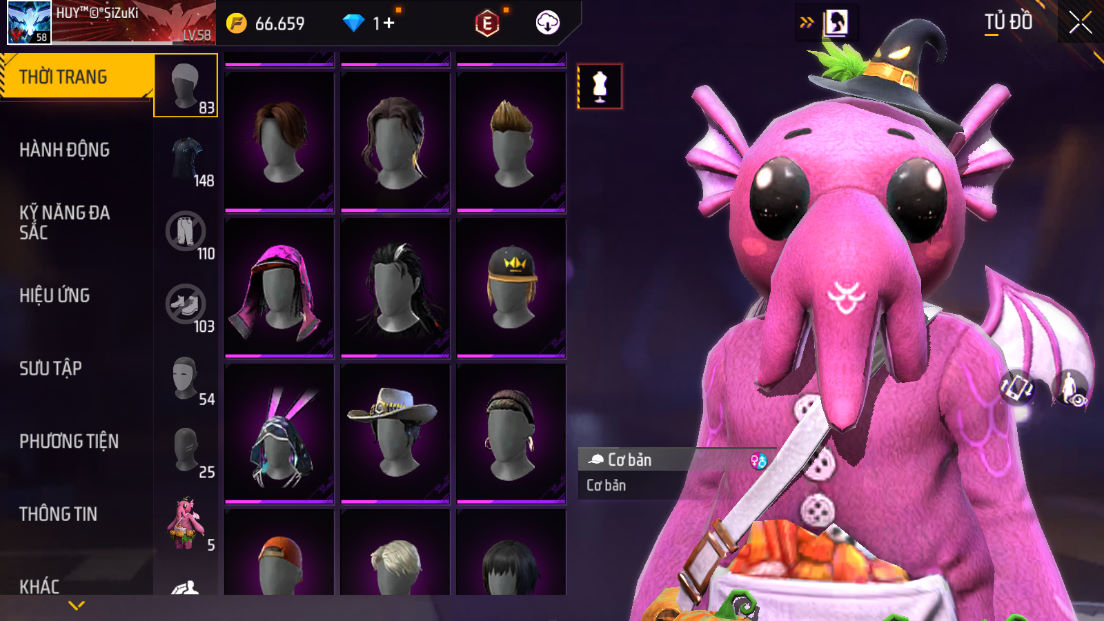Click the mannequin outfit preview button
The width and height of the screenshot is (1104, 621).
pyautogui.click(x=600, y=86)
